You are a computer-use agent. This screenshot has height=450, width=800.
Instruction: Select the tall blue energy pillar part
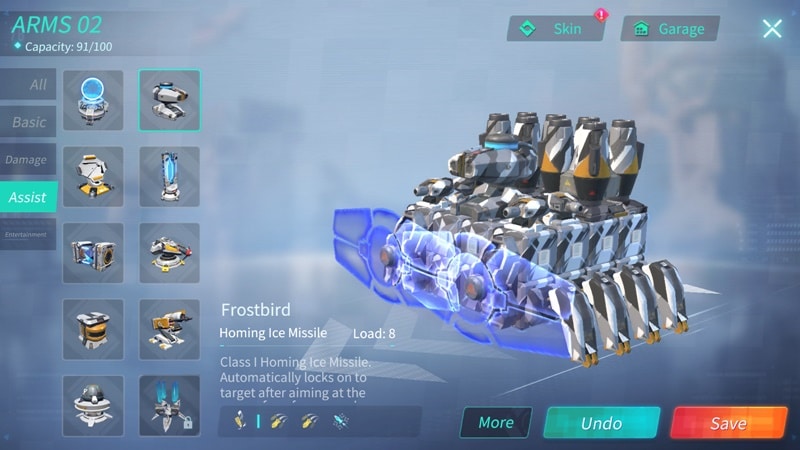pos(169,176)
